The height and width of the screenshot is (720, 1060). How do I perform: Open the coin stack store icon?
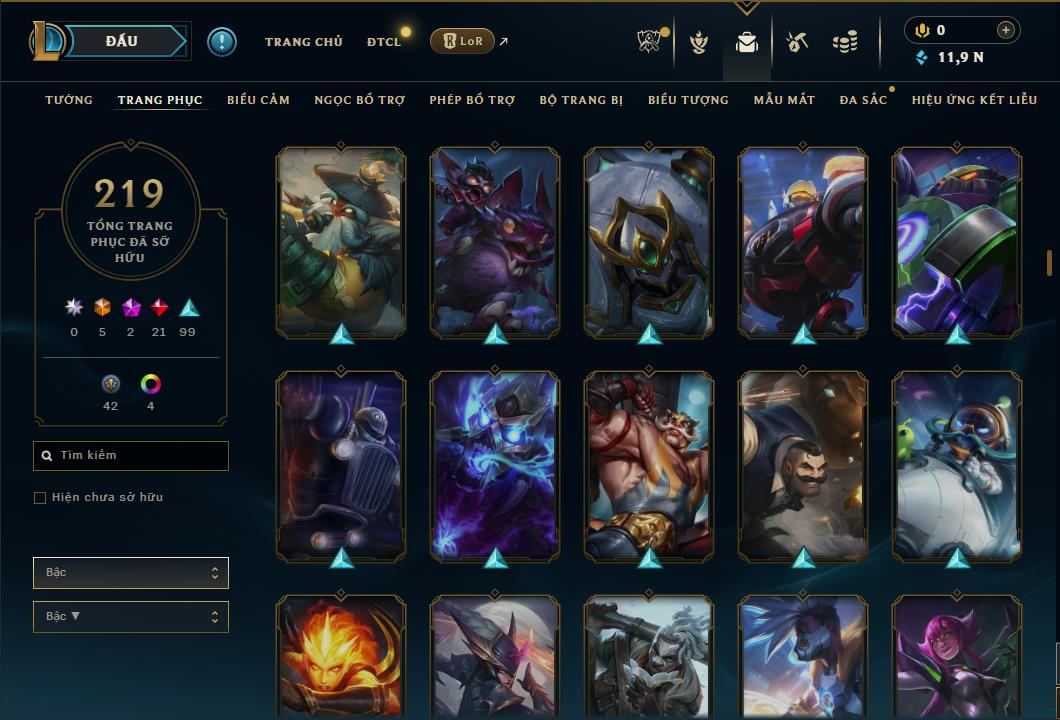pyautogui.click(x=845, y=42)
